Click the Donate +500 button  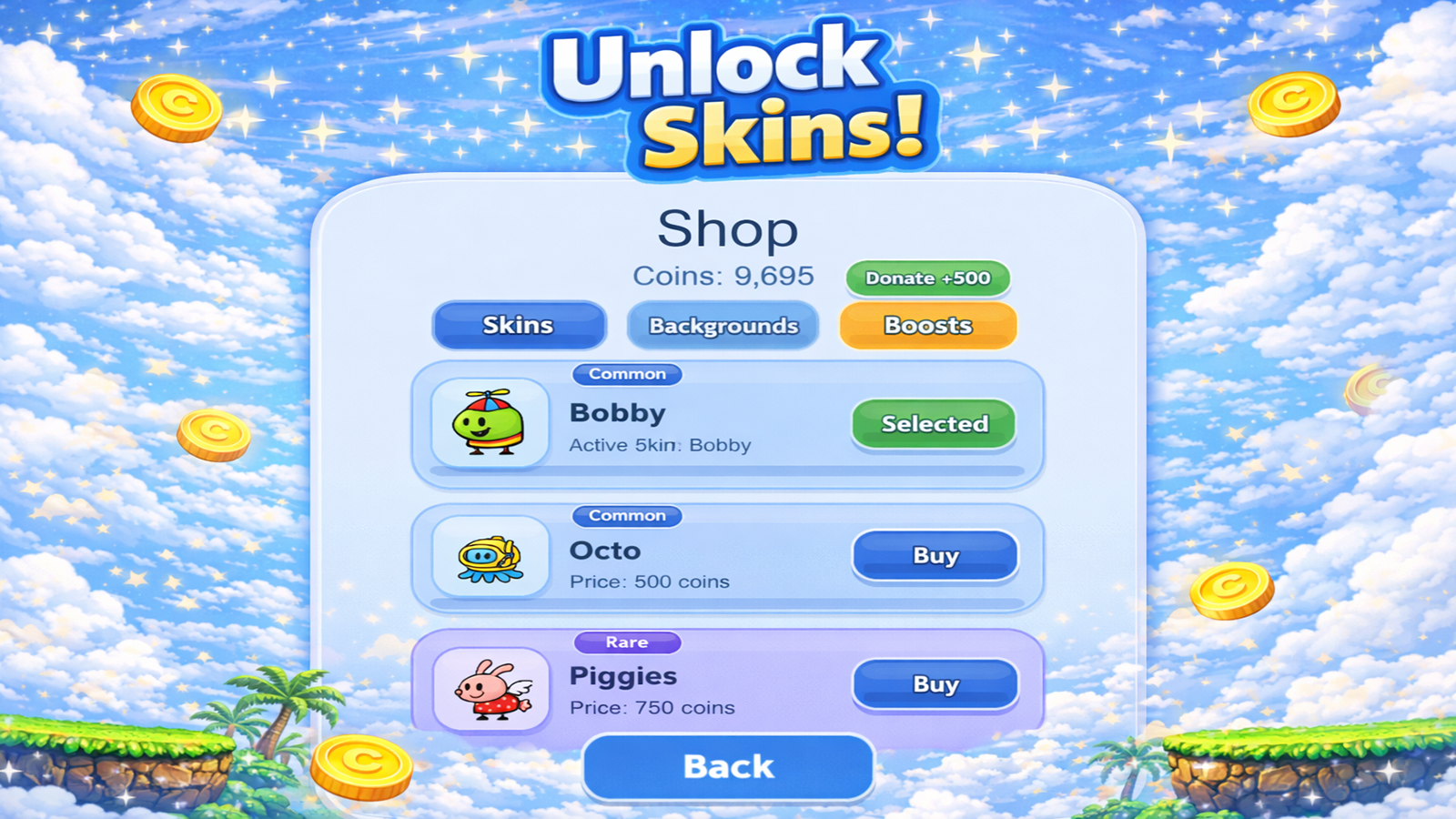927,278
